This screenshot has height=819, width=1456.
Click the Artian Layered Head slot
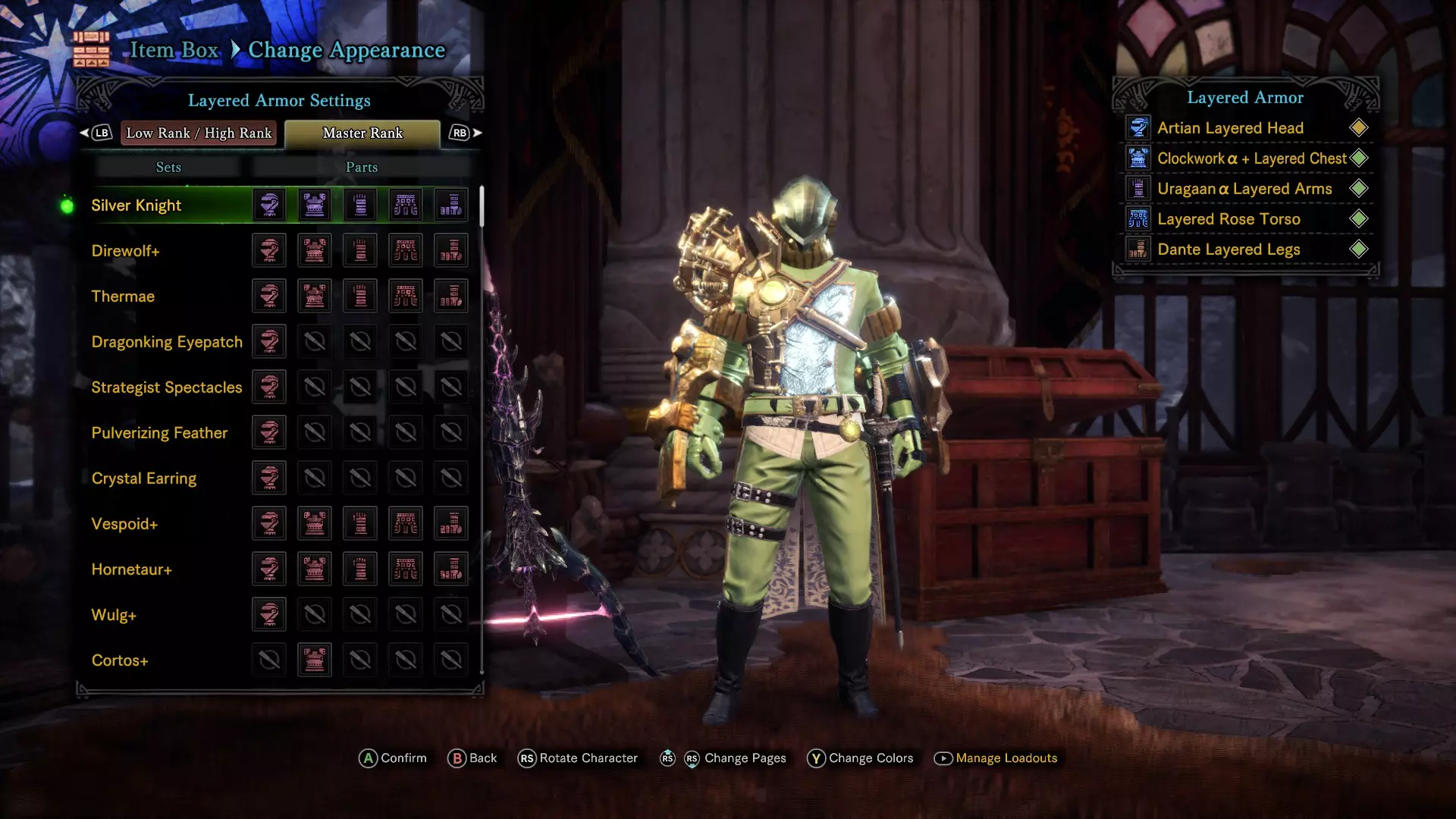[1230, 128]
